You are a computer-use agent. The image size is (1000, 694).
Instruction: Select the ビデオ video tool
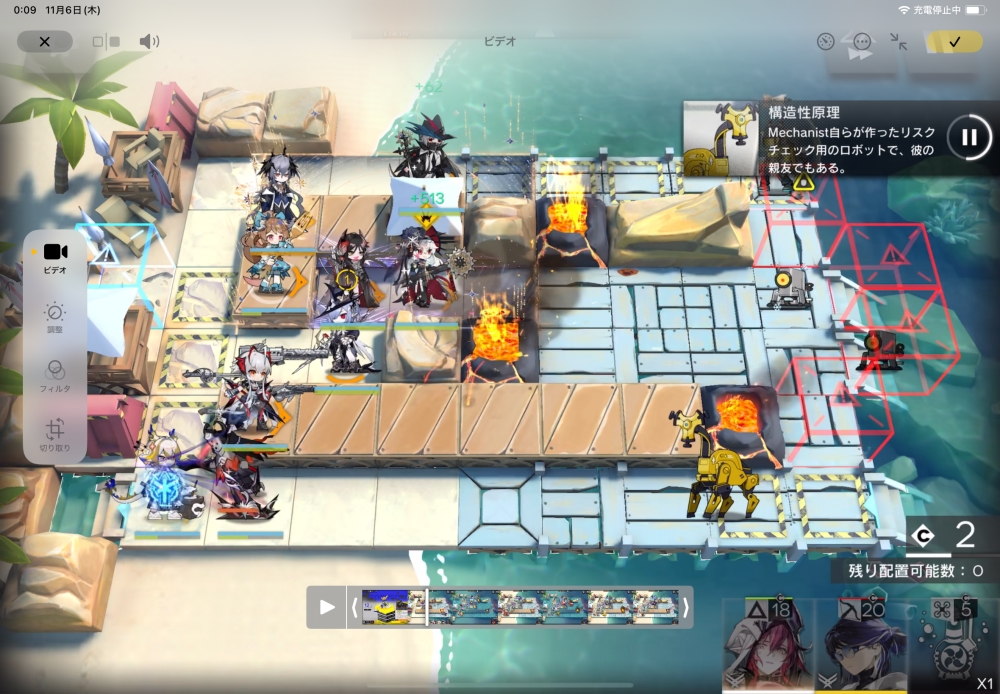(55, 258)
